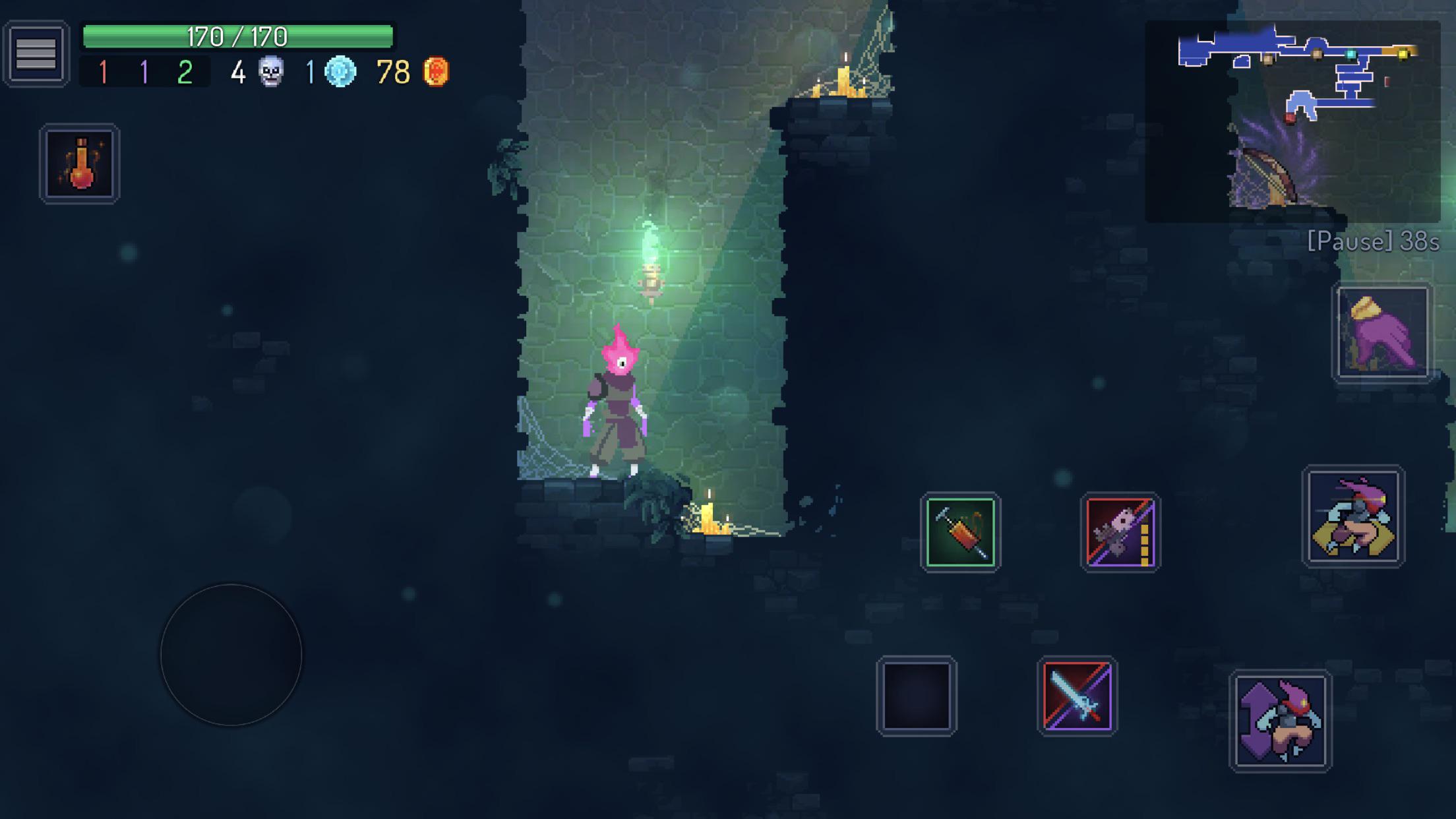Viewport: 1456px width, 819px height.
Task: Touch the virtual movement joystick
Action: pyautogui.click(x=231, y=655)
